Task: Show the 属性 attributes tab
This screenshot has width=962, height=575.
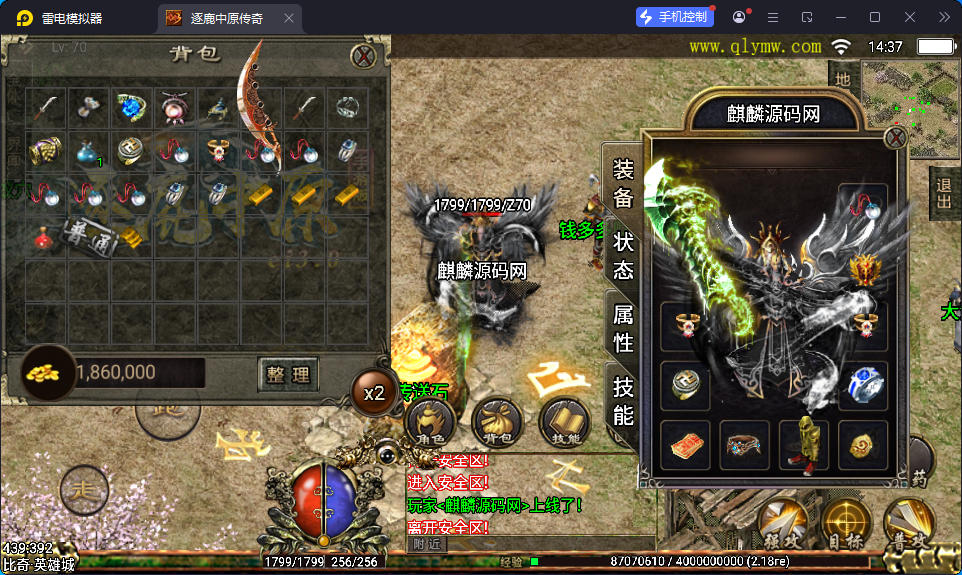Action: tap(623, 328)
